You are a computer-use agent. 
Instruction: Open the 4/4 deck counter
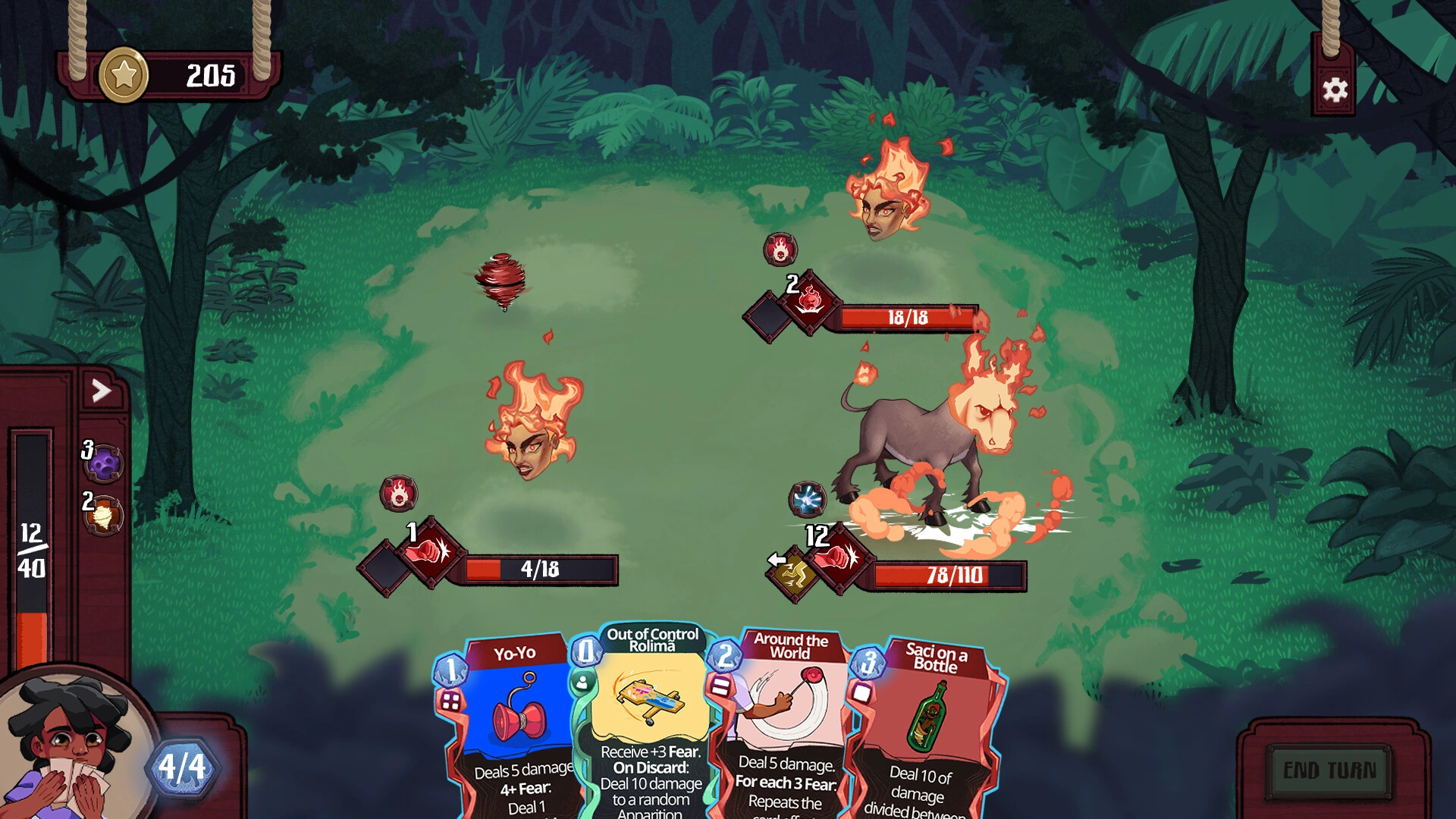point(182,767)
